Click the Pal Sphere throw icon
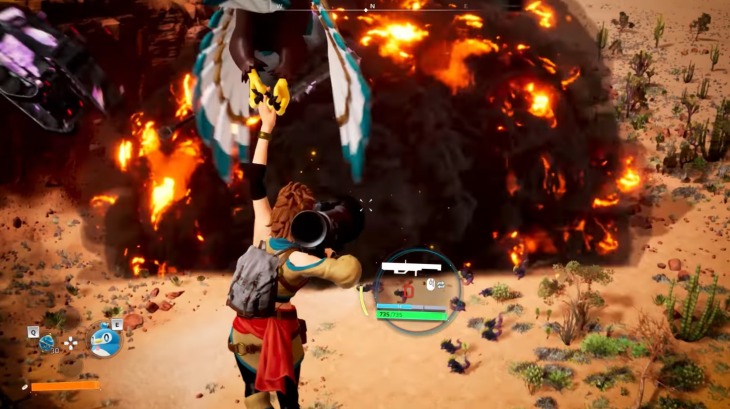Viewport: 730px width, 409px height. pos(46,343)
